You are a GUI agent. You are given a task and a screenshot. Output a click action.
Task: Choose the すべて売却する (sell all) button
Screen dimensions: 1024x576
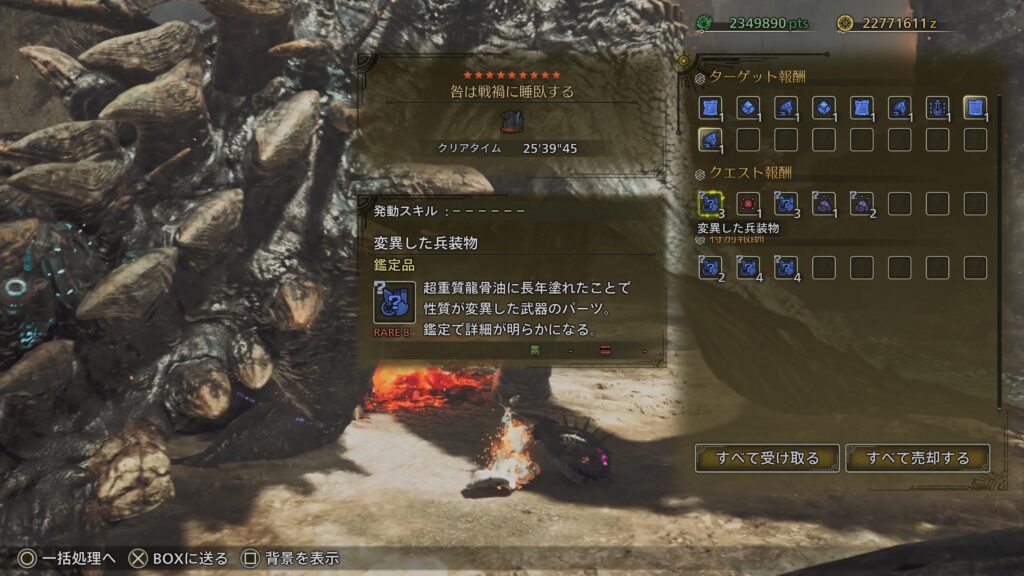pos(917,458)
